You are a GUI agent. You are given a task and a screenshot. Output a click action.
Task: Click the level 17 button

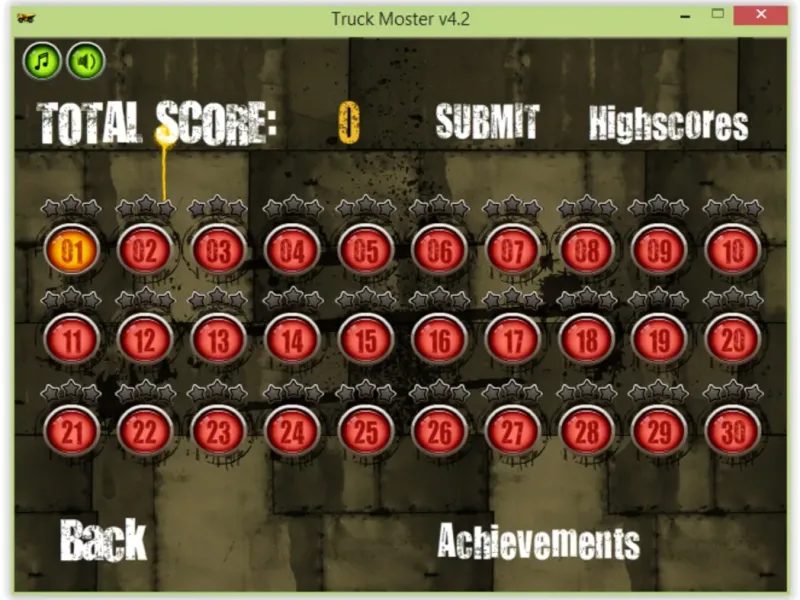(x=513, y=340)
